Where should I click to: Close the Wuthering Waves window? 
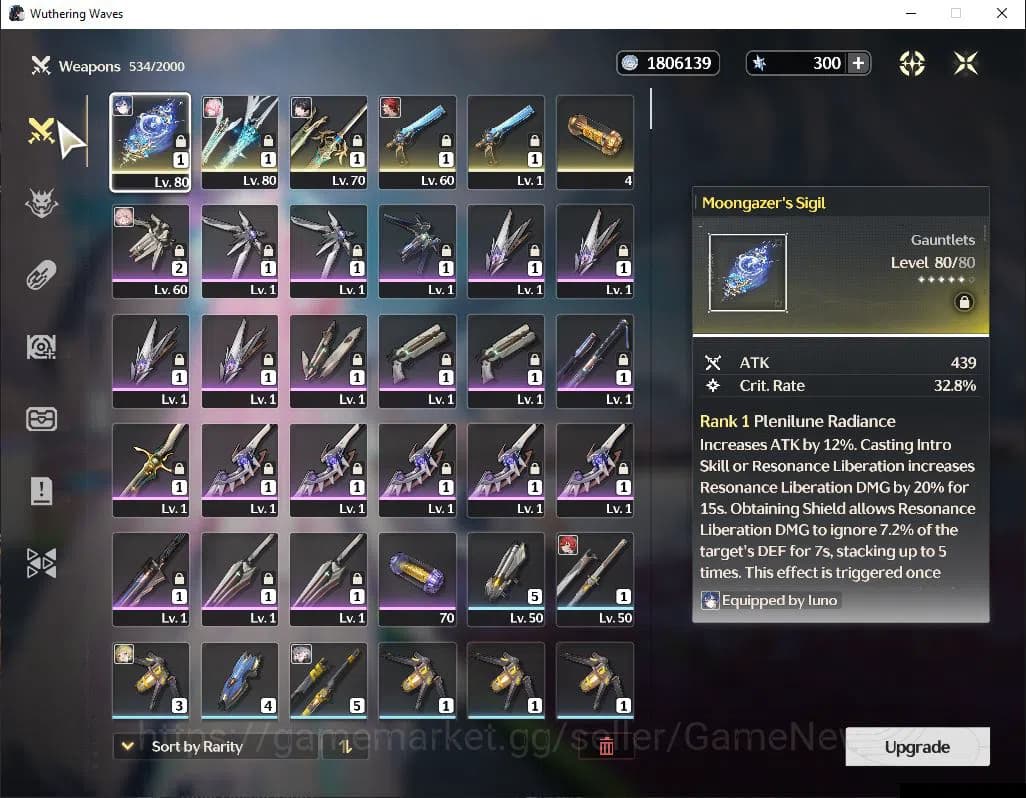[x=1002, y=14]
